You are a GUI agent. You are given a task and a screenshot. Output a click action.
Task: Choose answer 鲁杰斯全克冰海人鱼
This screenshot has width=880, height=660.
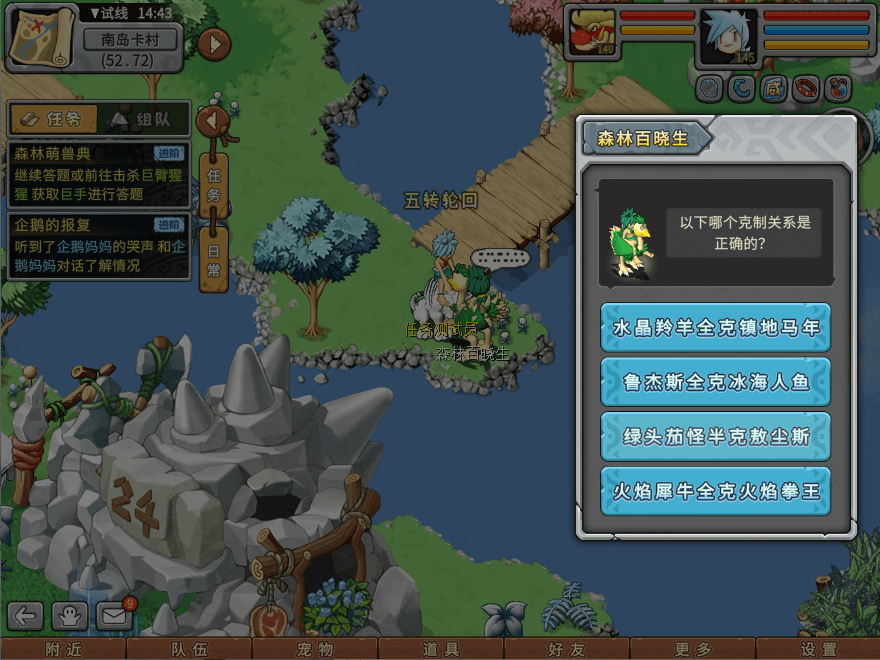715,382
